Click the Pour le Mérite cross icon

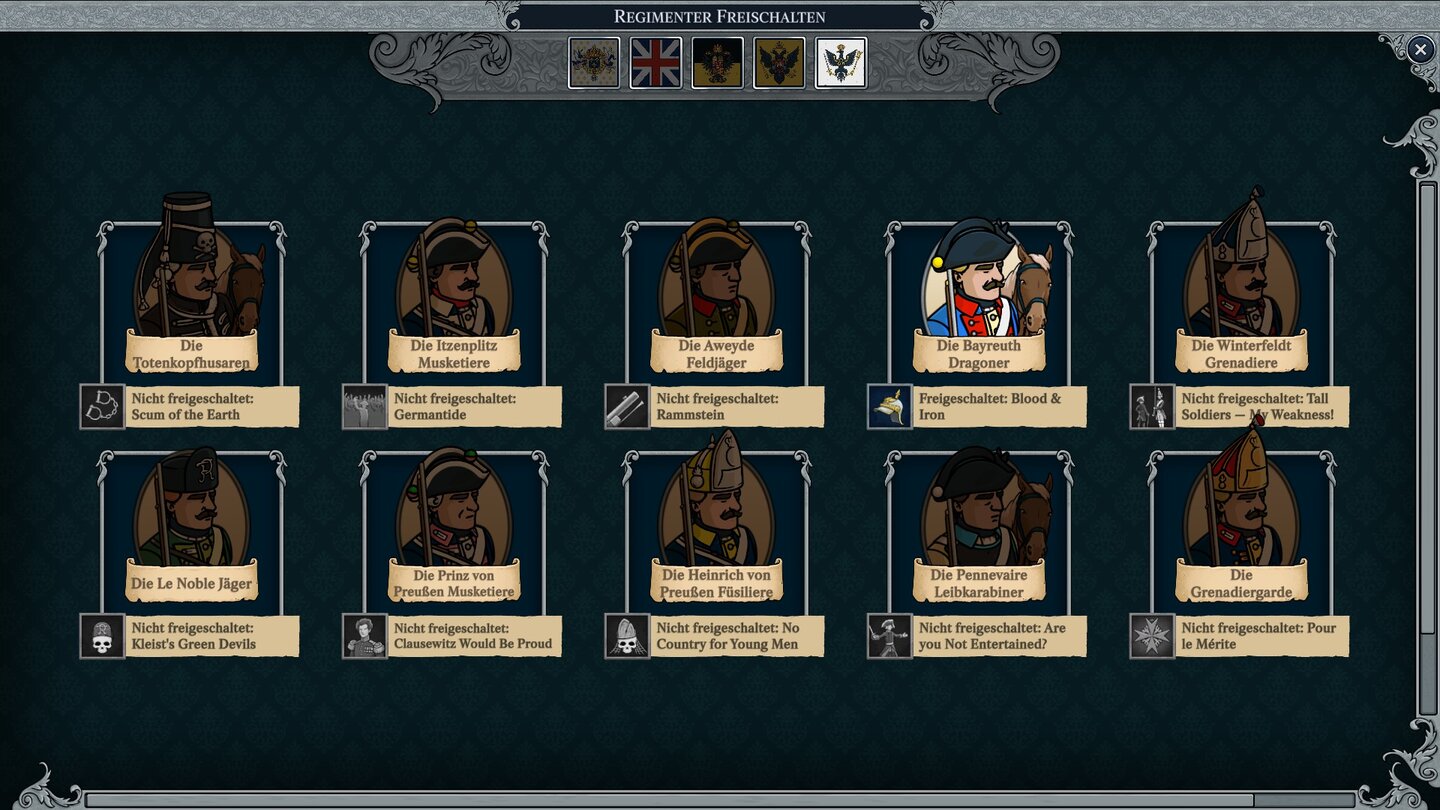pos(1153,636)
